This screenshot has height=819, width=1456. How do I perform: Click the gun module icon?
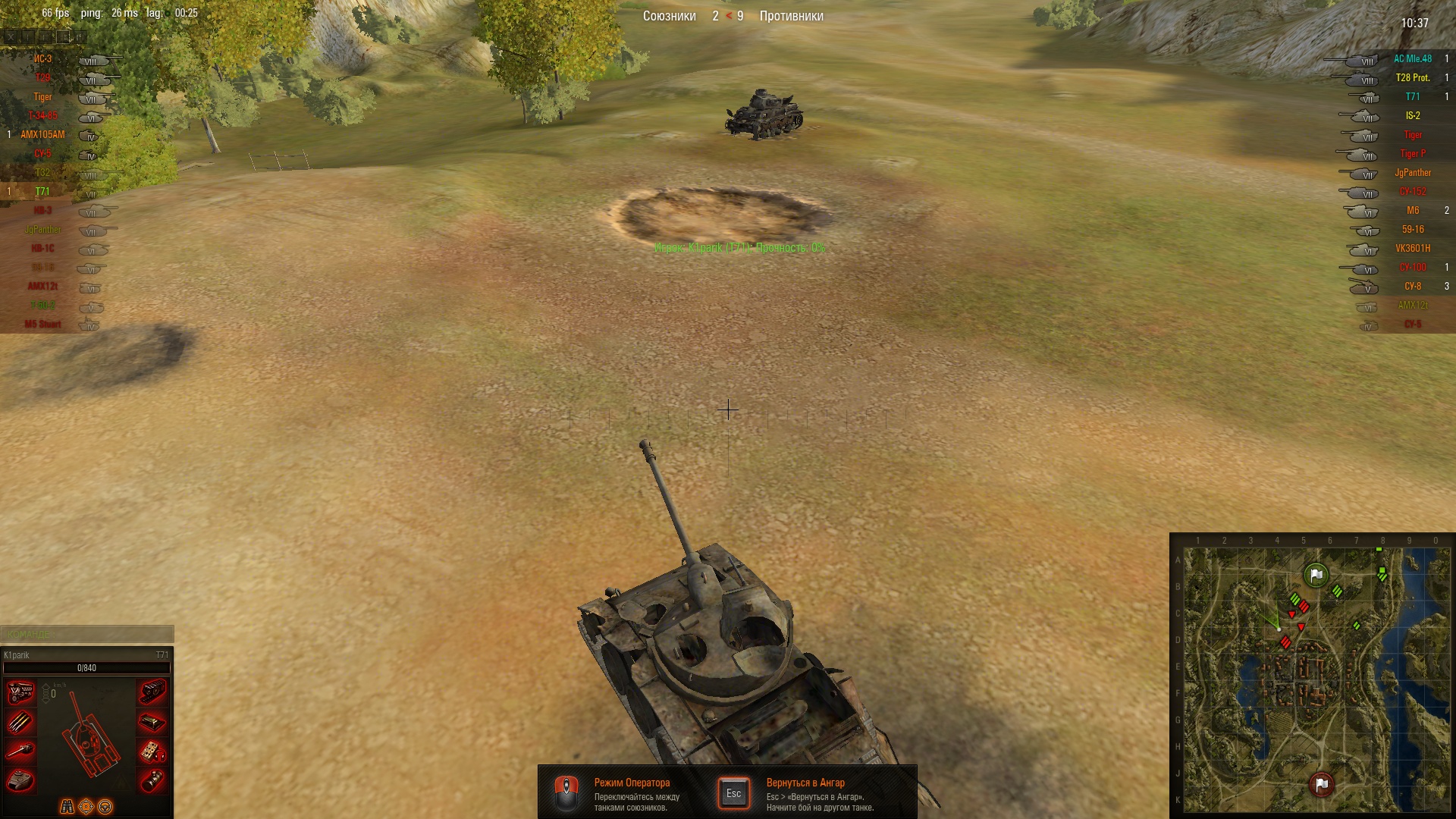pyautogui.click(x=20, y=751)
